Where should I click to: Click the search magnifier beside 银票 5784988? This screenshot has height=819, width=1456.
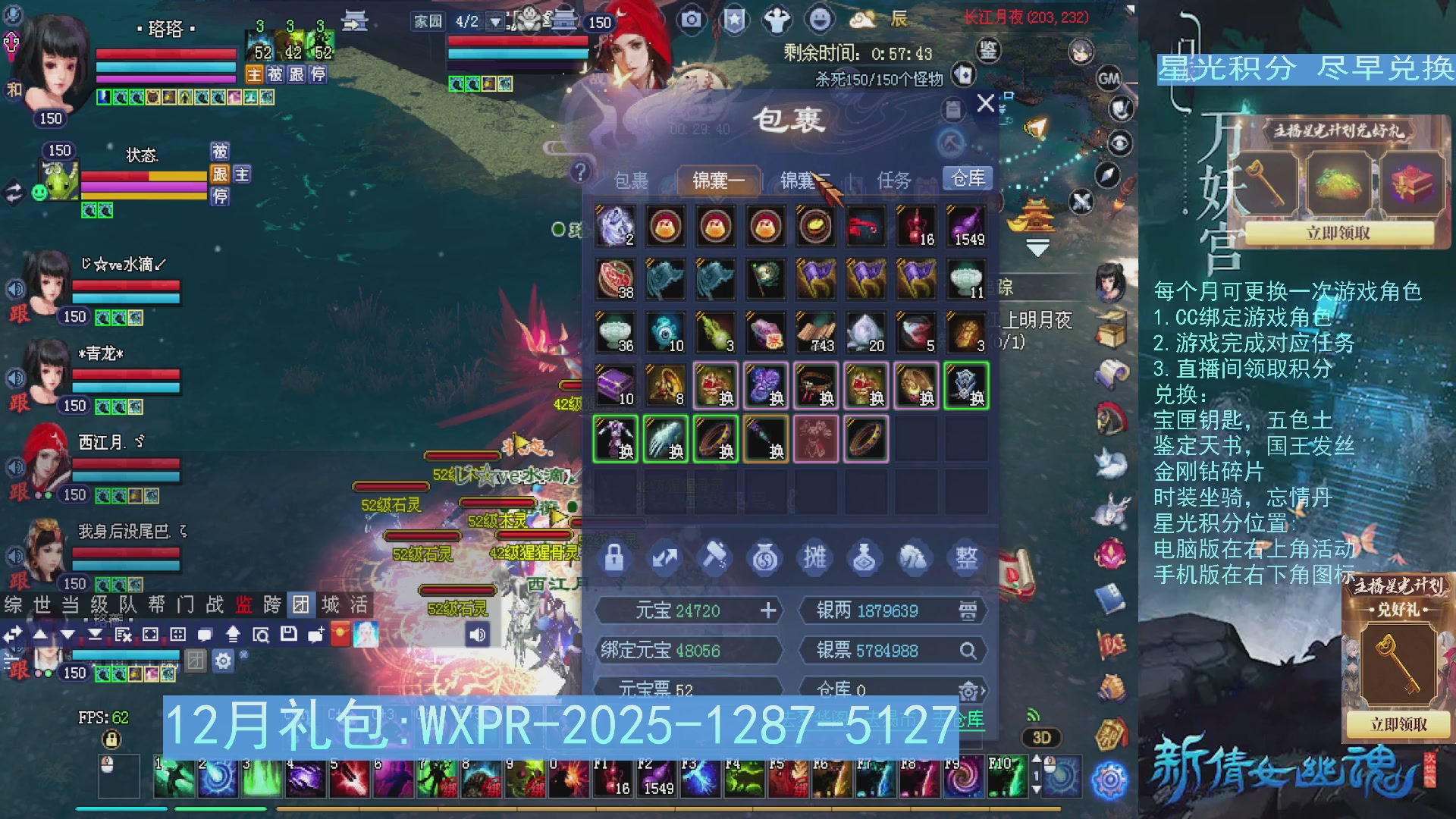(969, 650)
